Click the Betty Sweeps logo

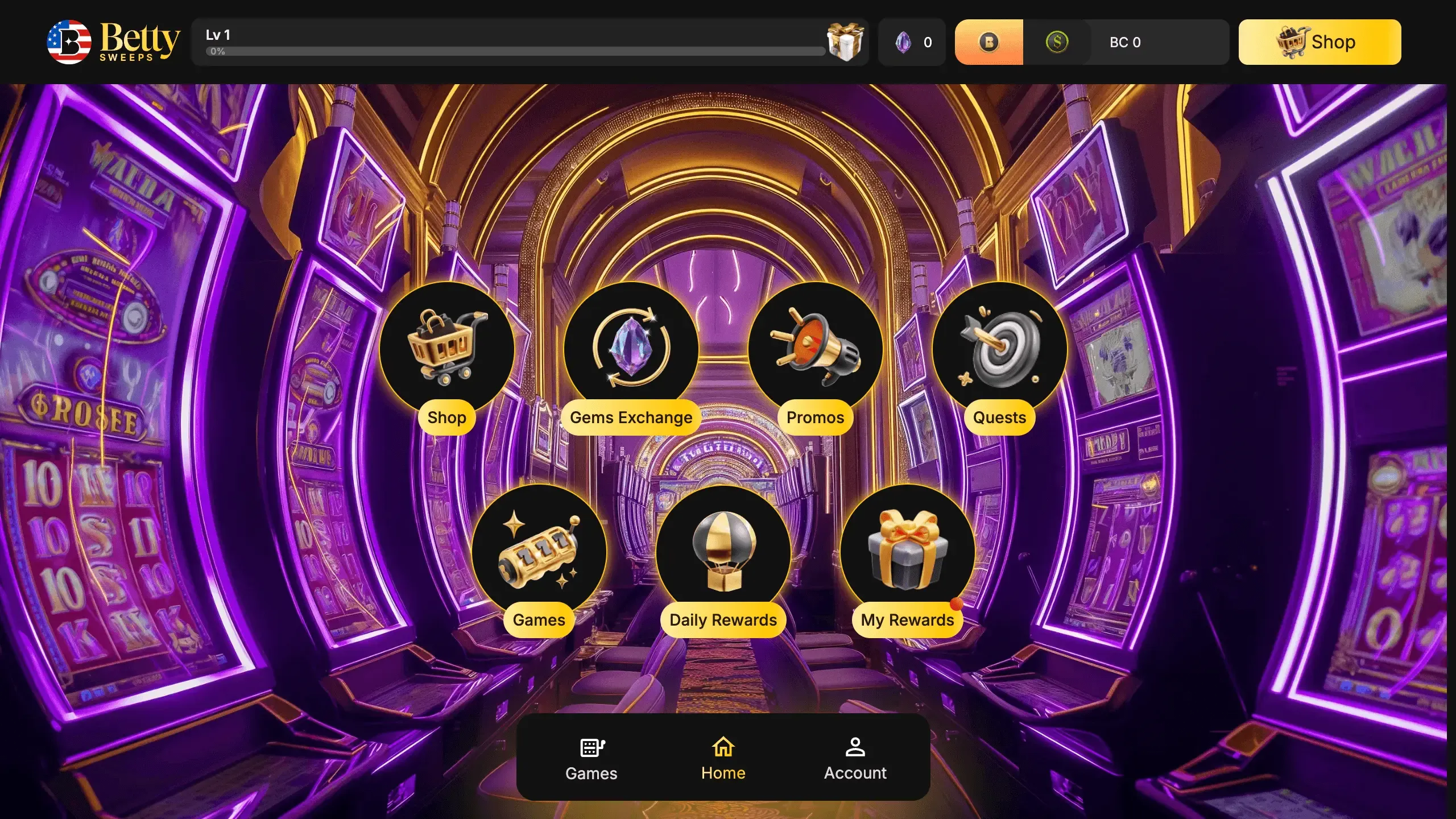coord(112,42)
